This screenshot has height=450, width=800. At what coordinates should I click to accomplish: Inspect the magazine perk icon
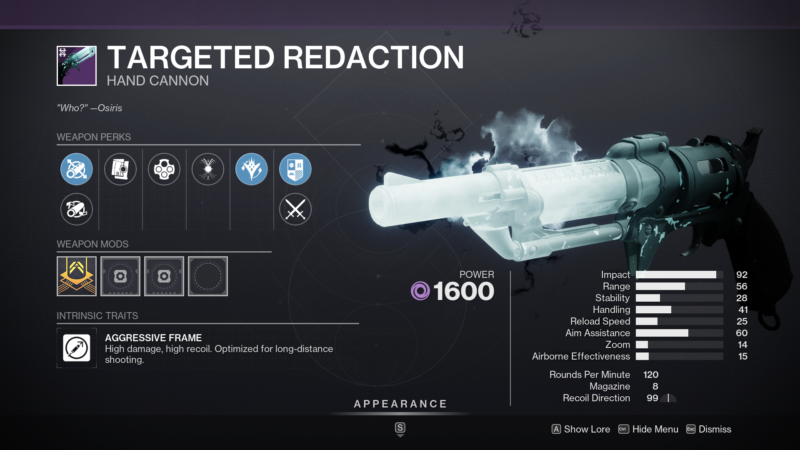[120, 169]
